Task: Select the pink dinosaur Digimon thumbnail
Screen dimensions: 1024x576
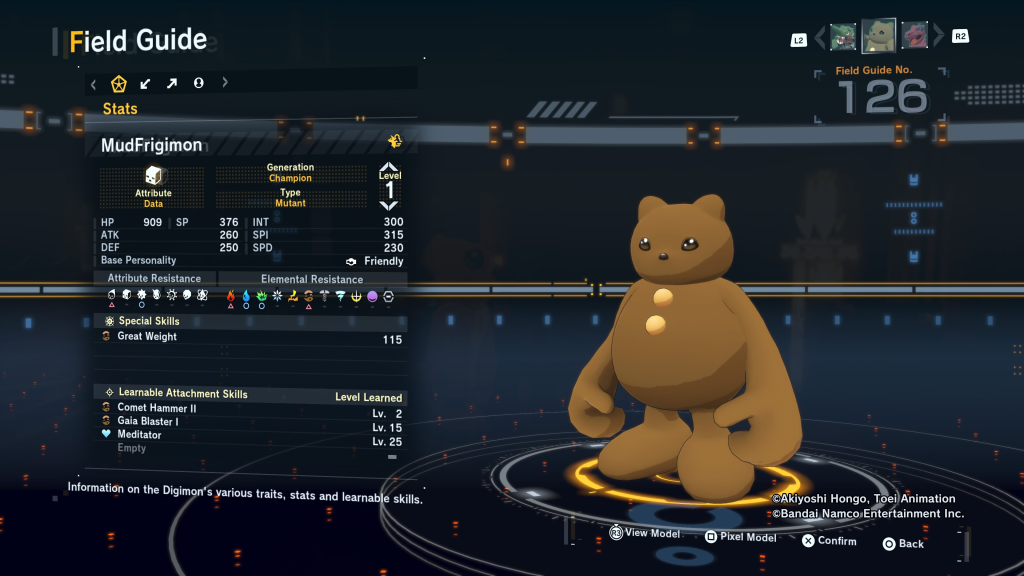Action: click(914, 37)
